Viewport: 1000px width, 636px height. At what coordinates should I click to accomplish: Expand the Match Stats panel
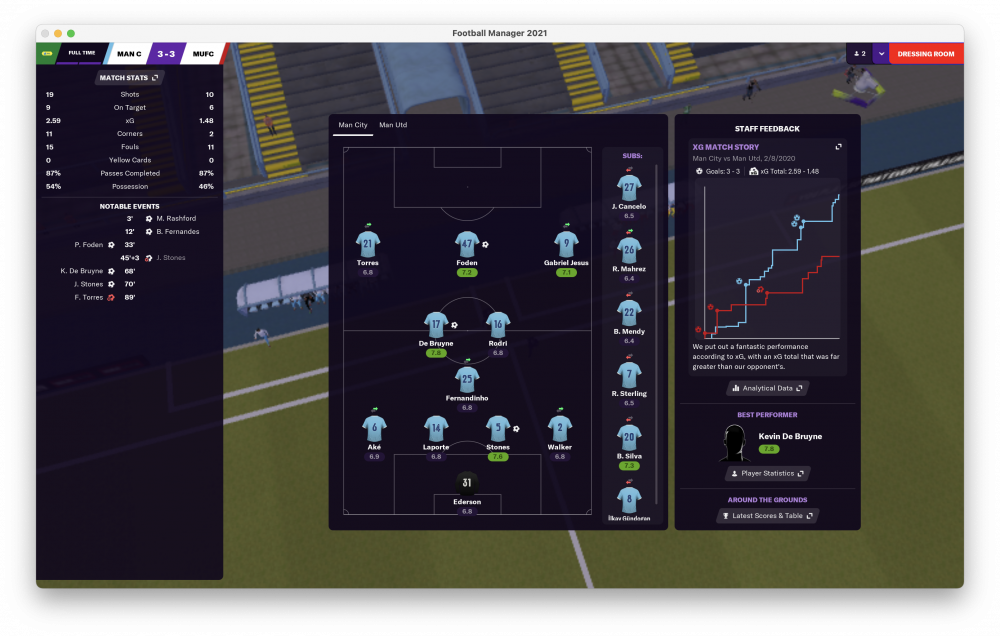pos(129,77)
